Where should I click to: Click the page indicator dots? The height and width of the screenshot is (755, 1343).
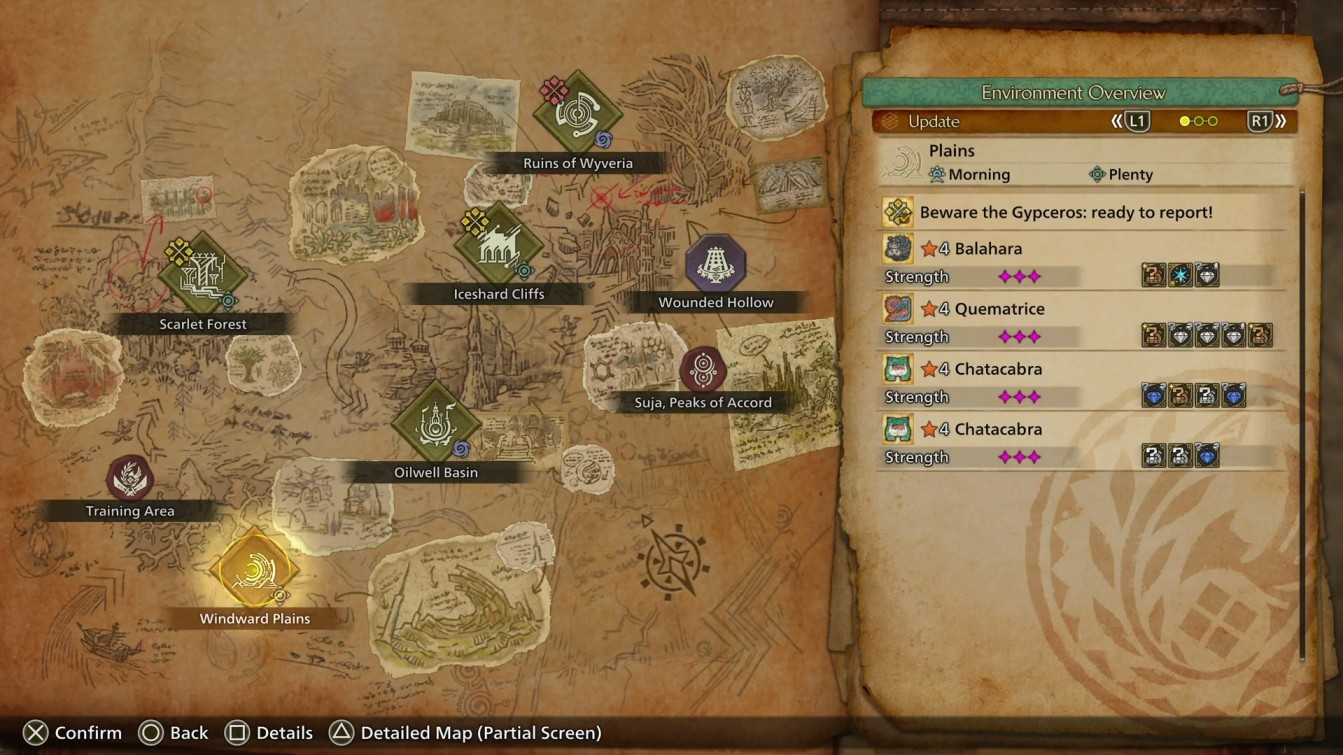click(1197, 120)
